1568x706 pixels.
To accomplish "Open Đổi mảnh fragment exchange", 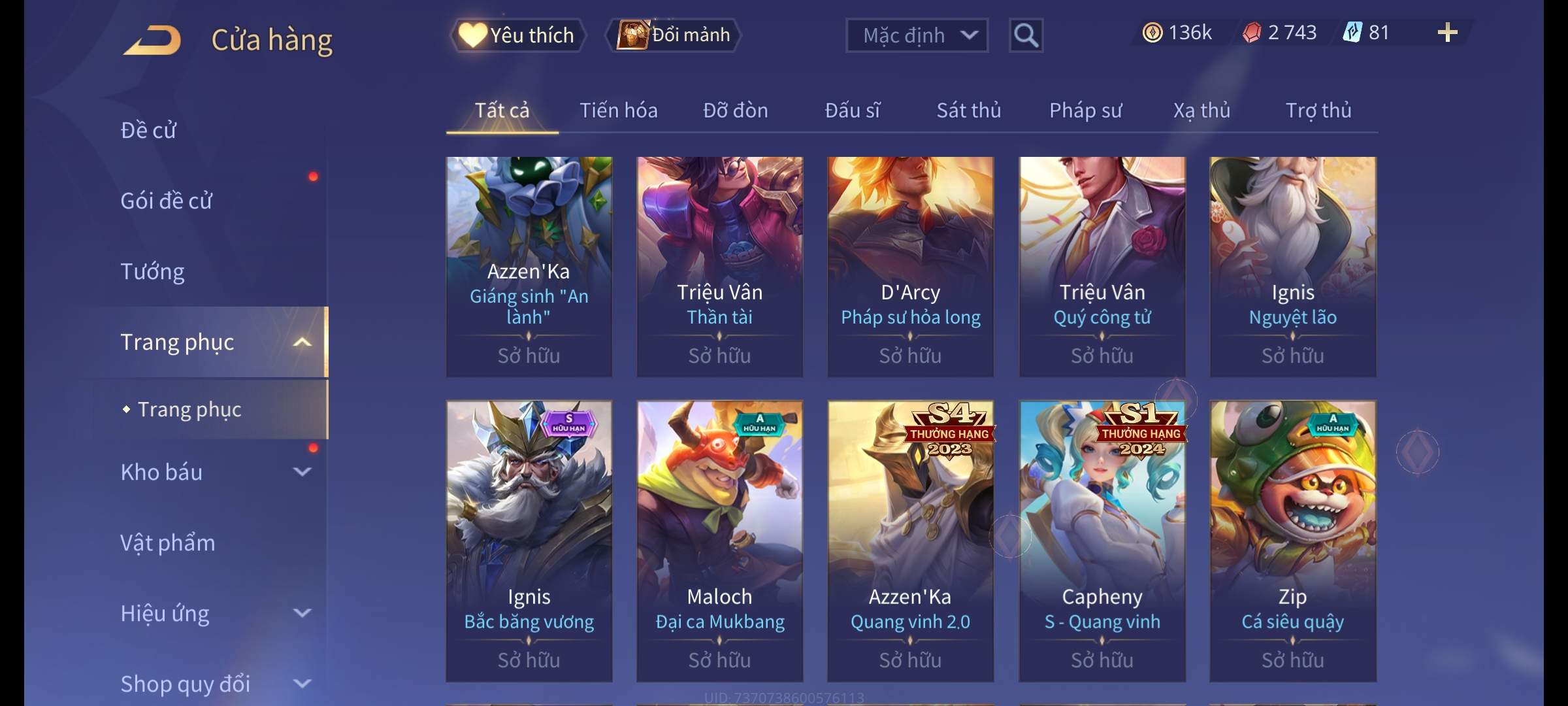I will [674, 35].
